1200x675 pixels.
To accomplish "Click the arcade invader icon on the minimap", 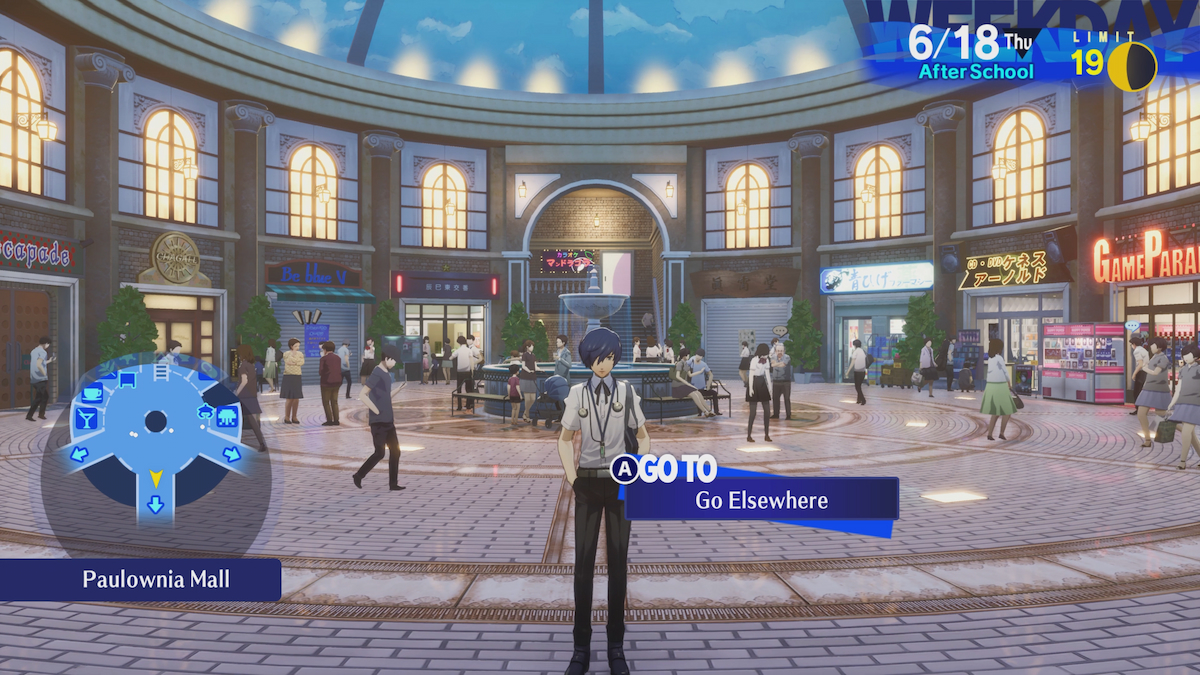I will coord(226,416).
